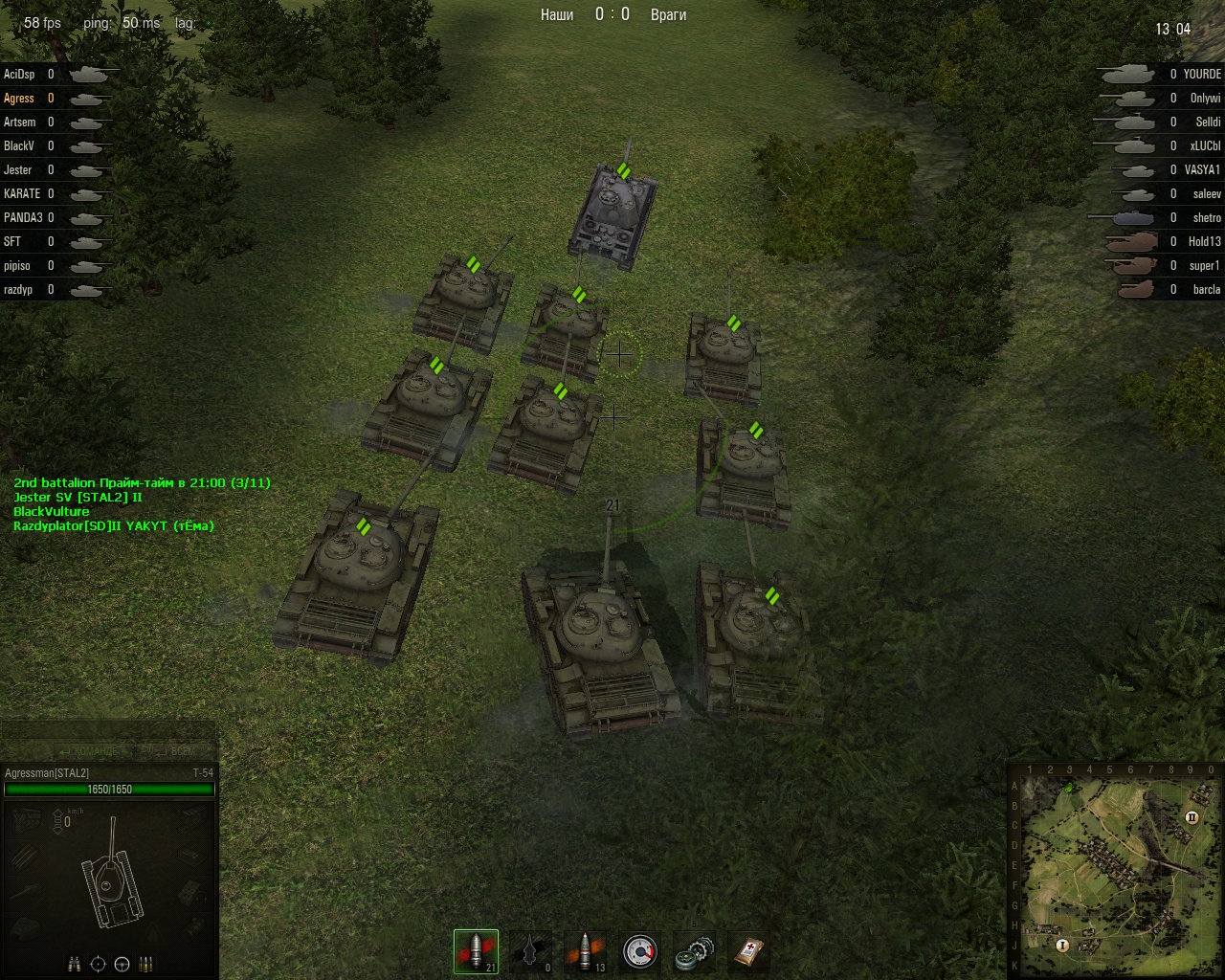This screenshot has width=1225, height=980.
Task: Select player razdyp in the allied team list
Action: (18, 289)
